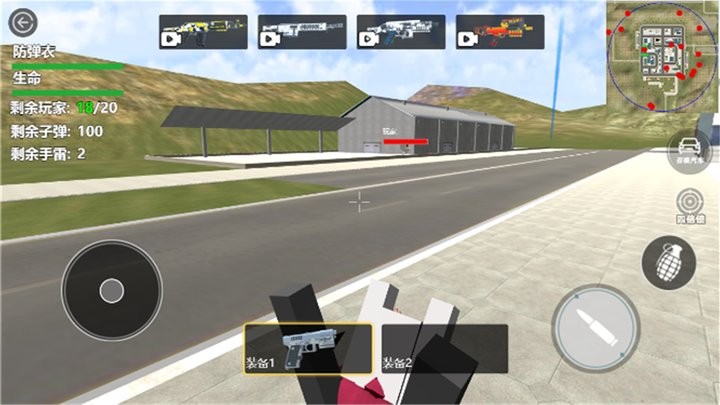Toggle the scope aim button
Screen dimensions: 720x405
pos(687,204)
